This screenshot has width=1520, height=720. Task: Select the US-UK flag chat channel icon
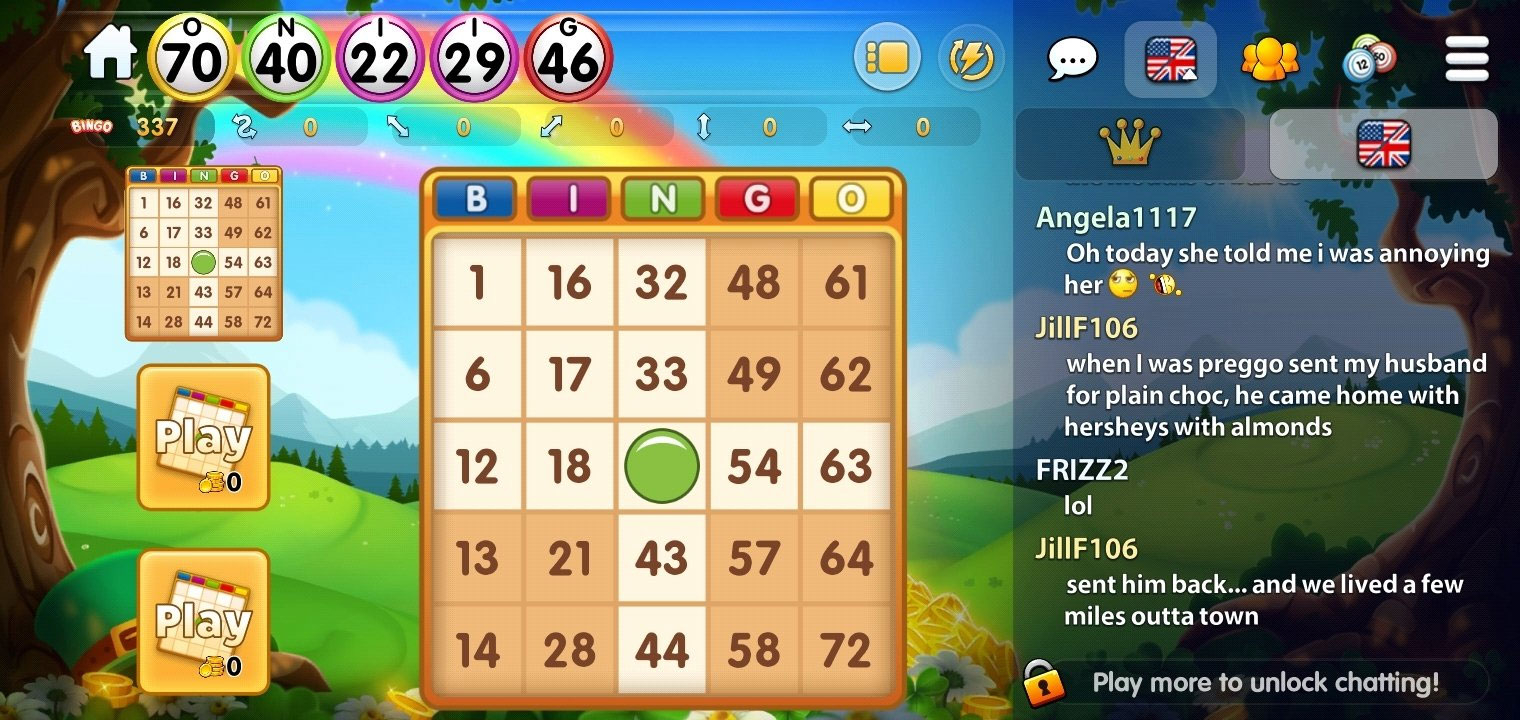click(1170, 58)
